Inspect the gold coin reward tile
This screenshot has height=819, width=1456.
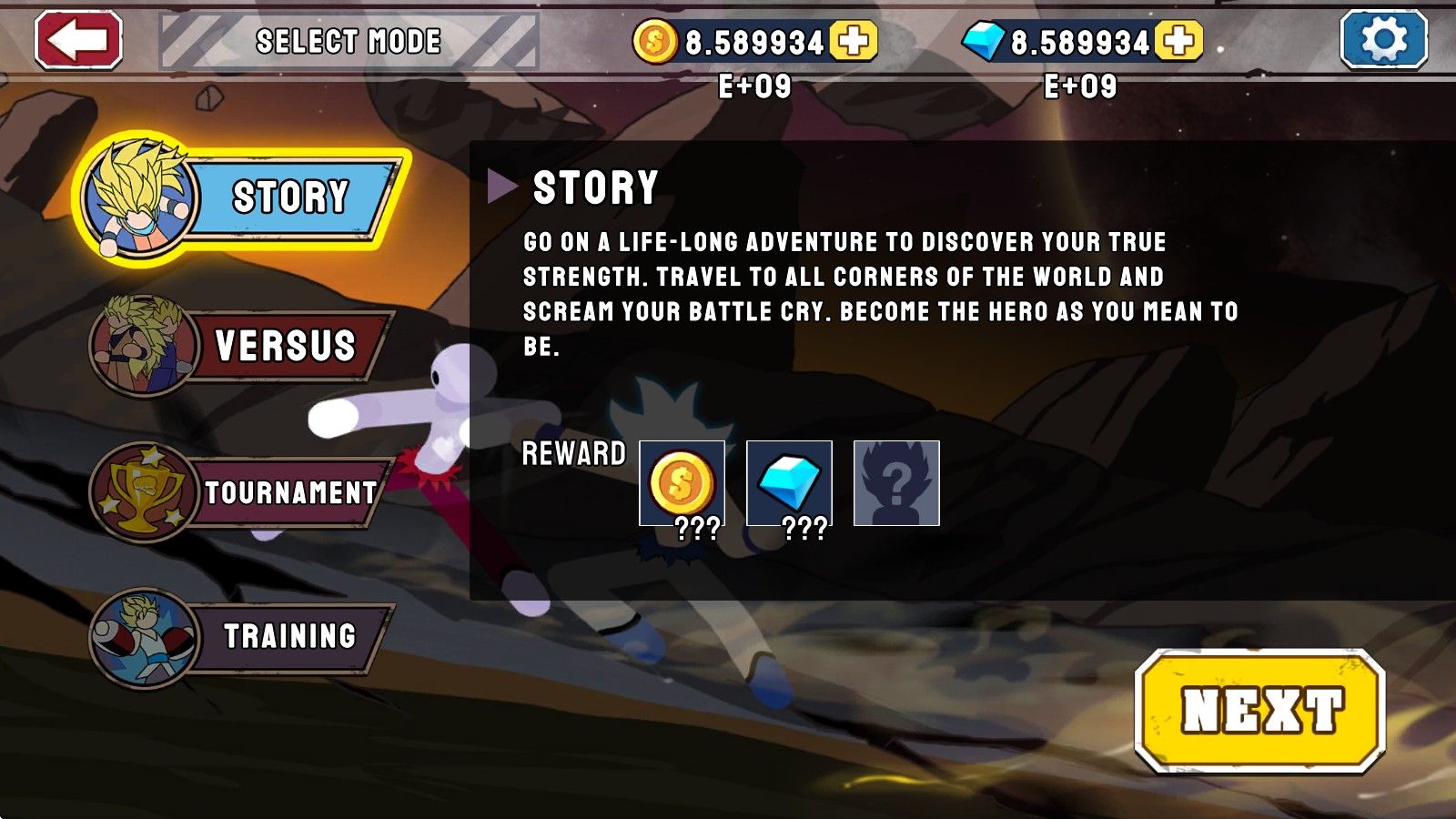tap(682, 483)
